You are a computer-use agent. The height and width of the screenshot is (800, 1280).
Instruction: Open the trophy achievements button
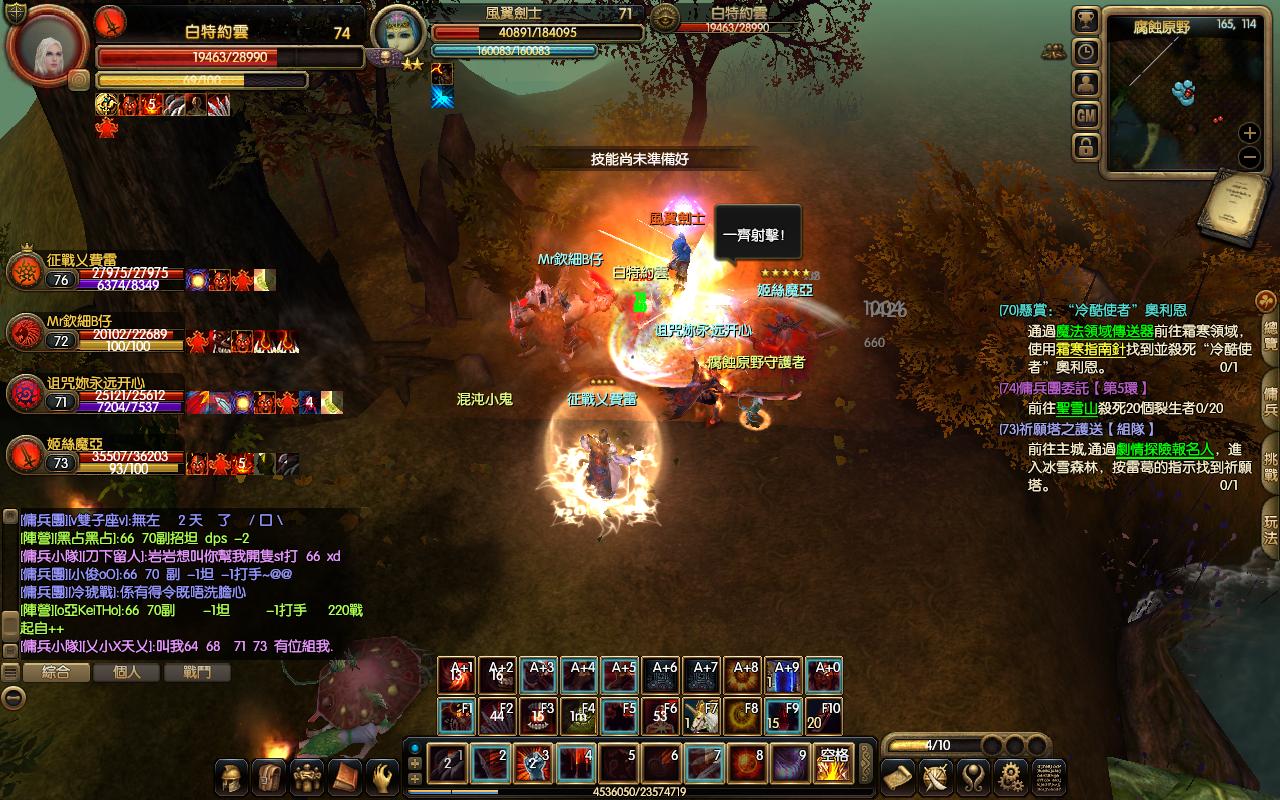(1086, 20)
